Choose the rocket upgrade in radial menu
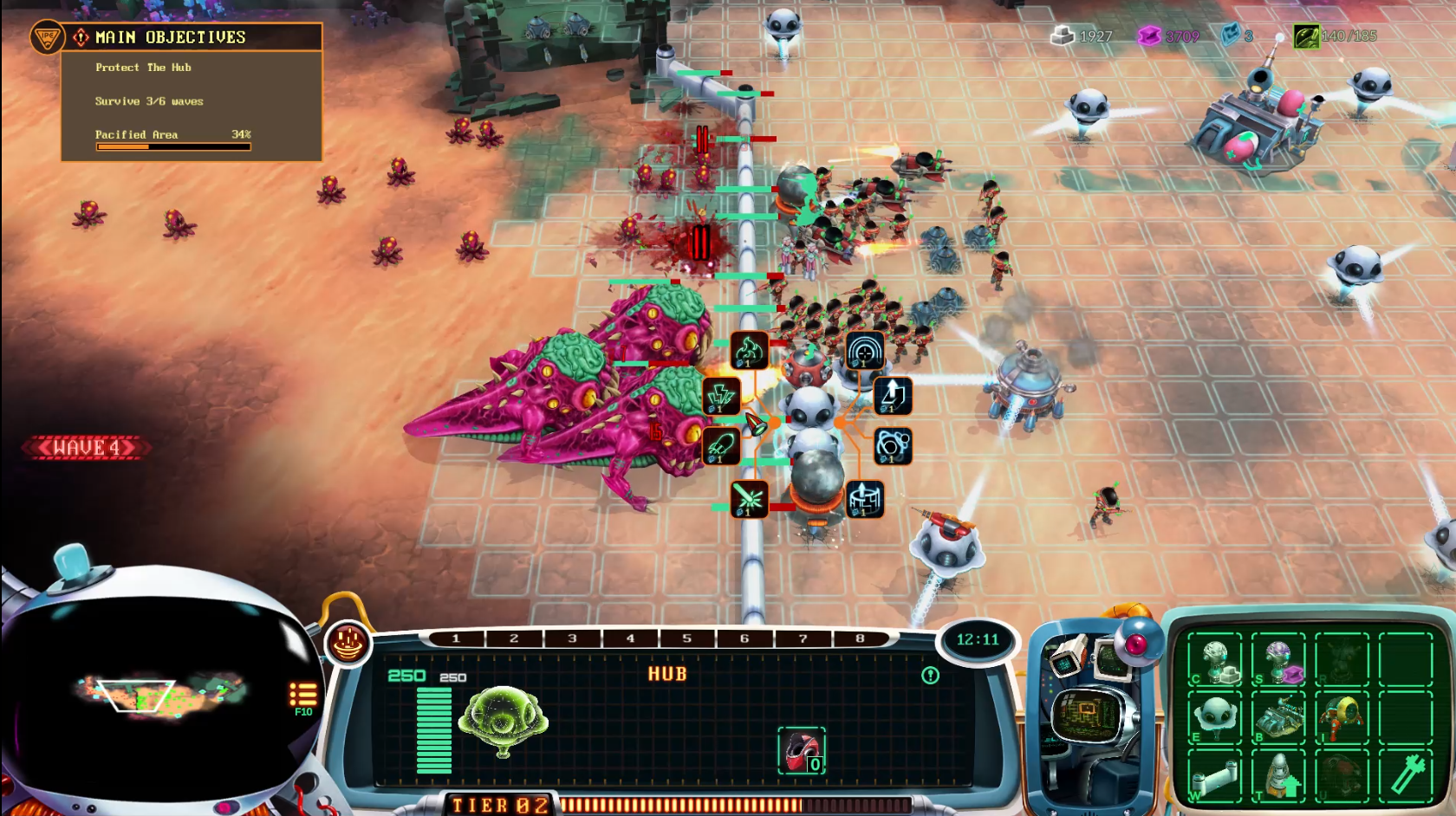 tap(720, 445)
